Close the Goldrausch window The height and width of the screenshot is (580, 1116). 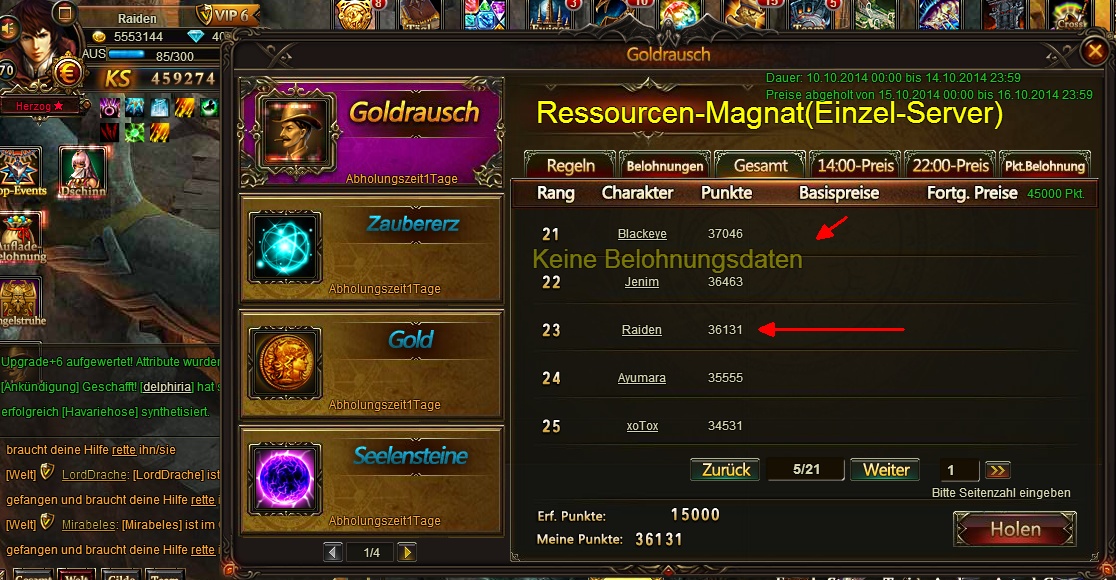[x=1094, y=50]
